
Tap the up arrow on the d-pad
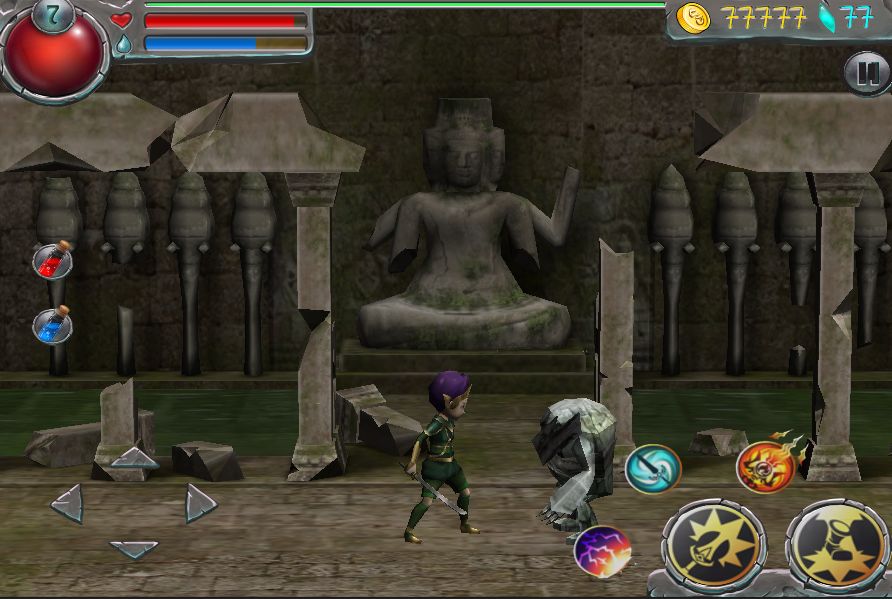click(134, 459)
